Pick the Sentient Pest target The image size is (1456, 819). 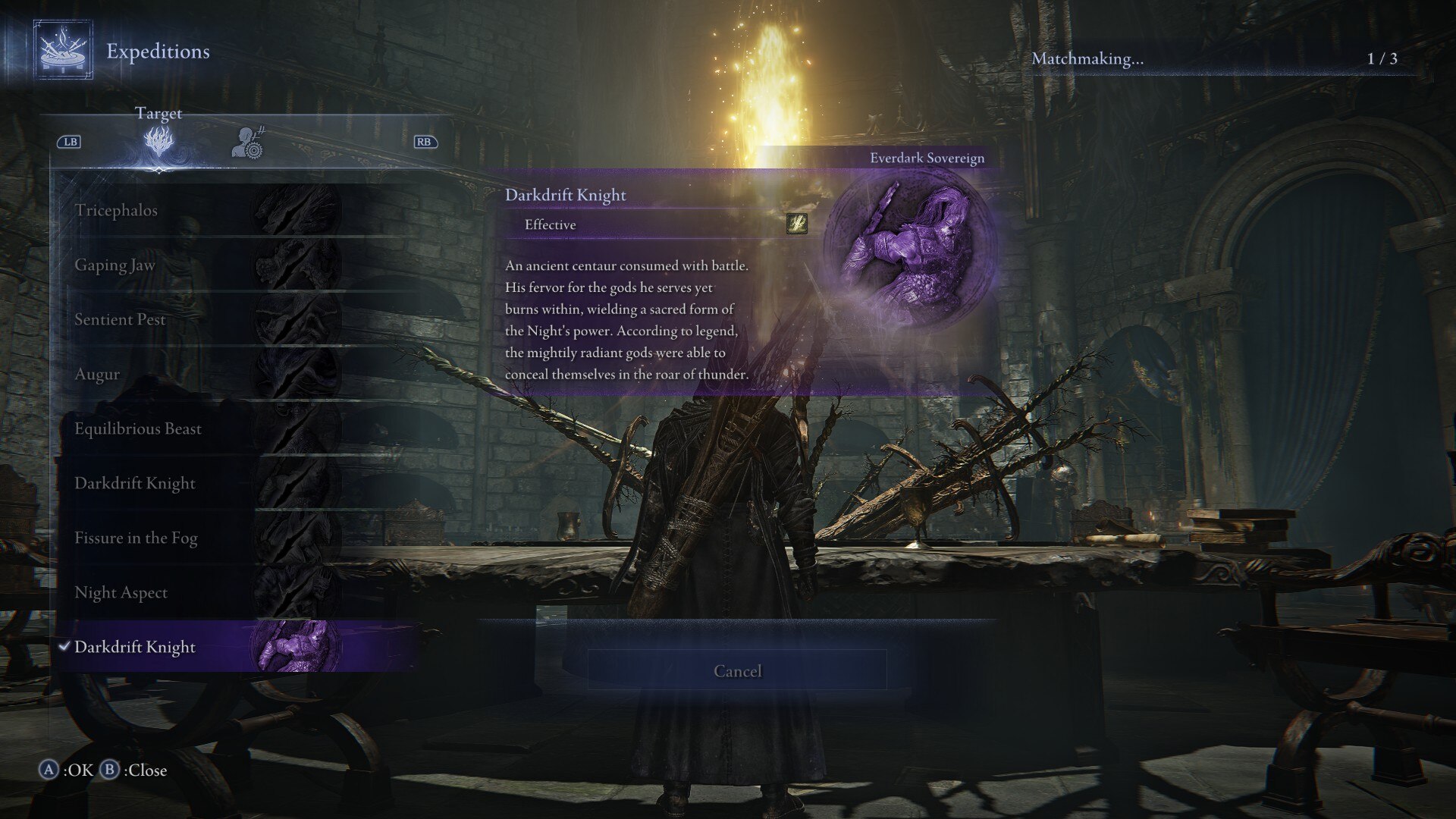point(120,319)
